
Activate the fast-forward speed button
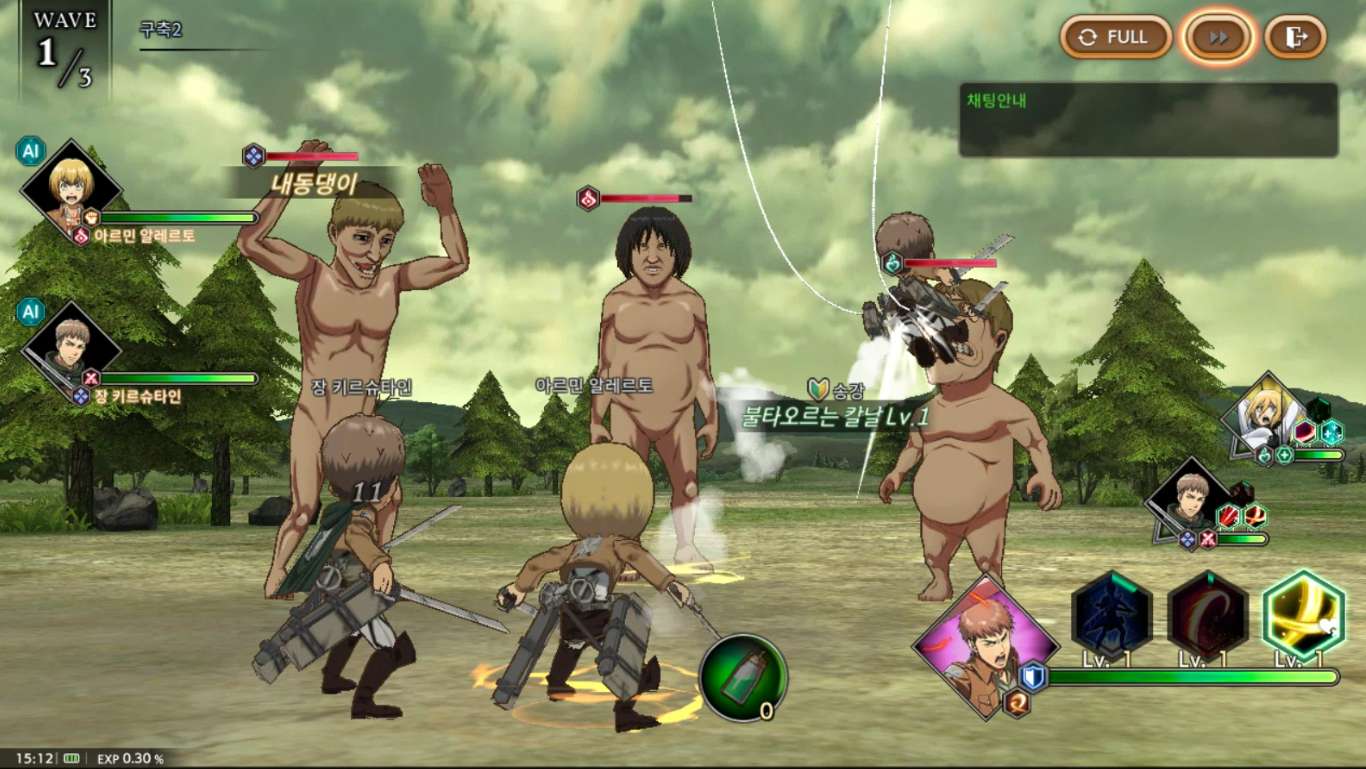(1218, 38)
